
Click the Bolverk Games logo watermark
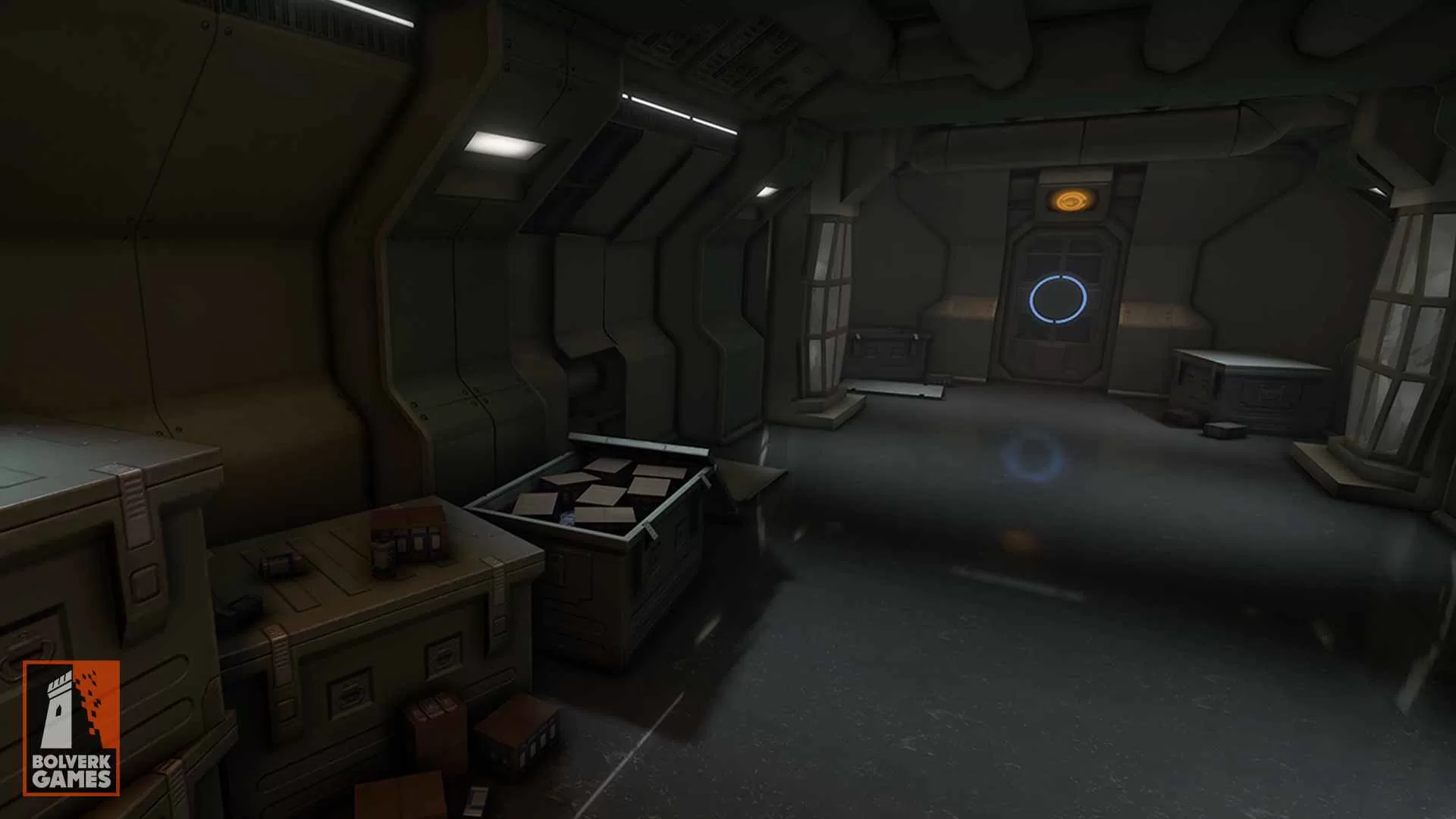pyautogui.click(x=71, y=727)
